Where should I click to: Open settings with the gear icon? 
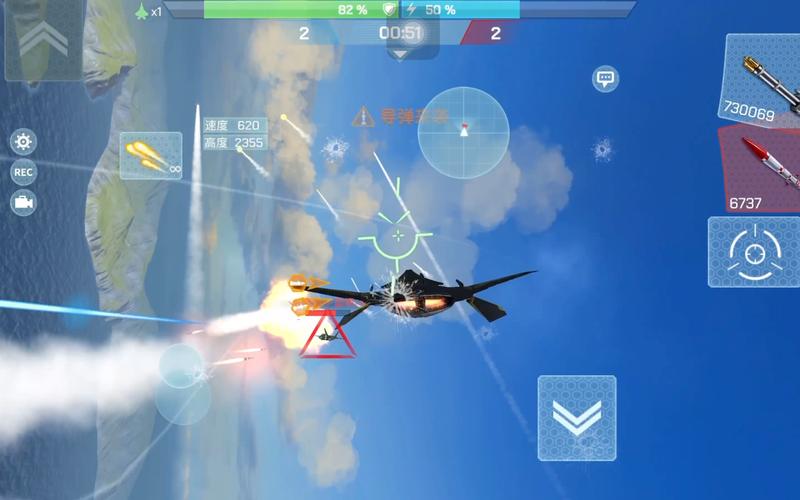pos(23,141)
